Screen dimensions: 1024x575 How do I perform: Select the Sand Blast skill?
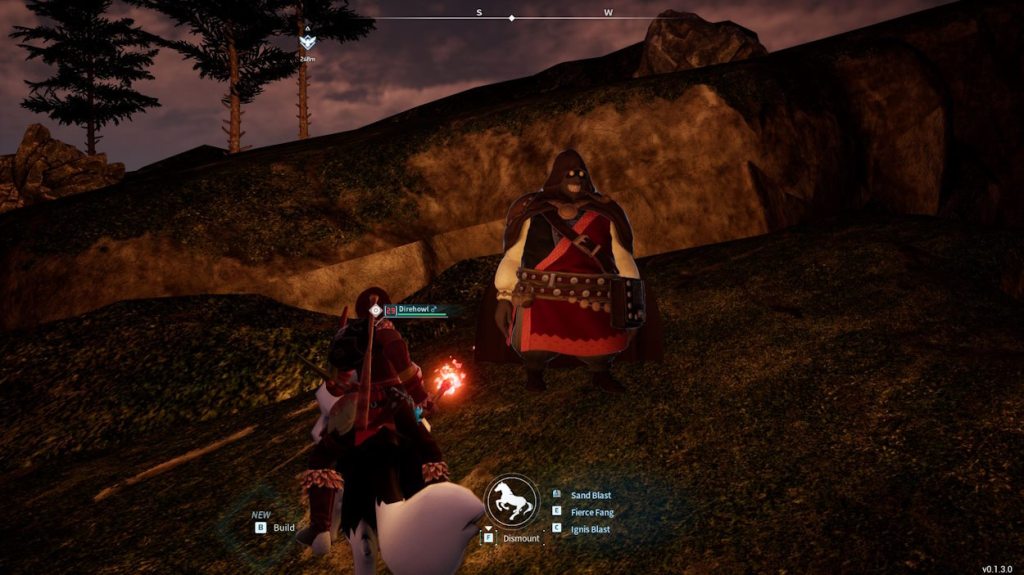[x=590, y=495]
